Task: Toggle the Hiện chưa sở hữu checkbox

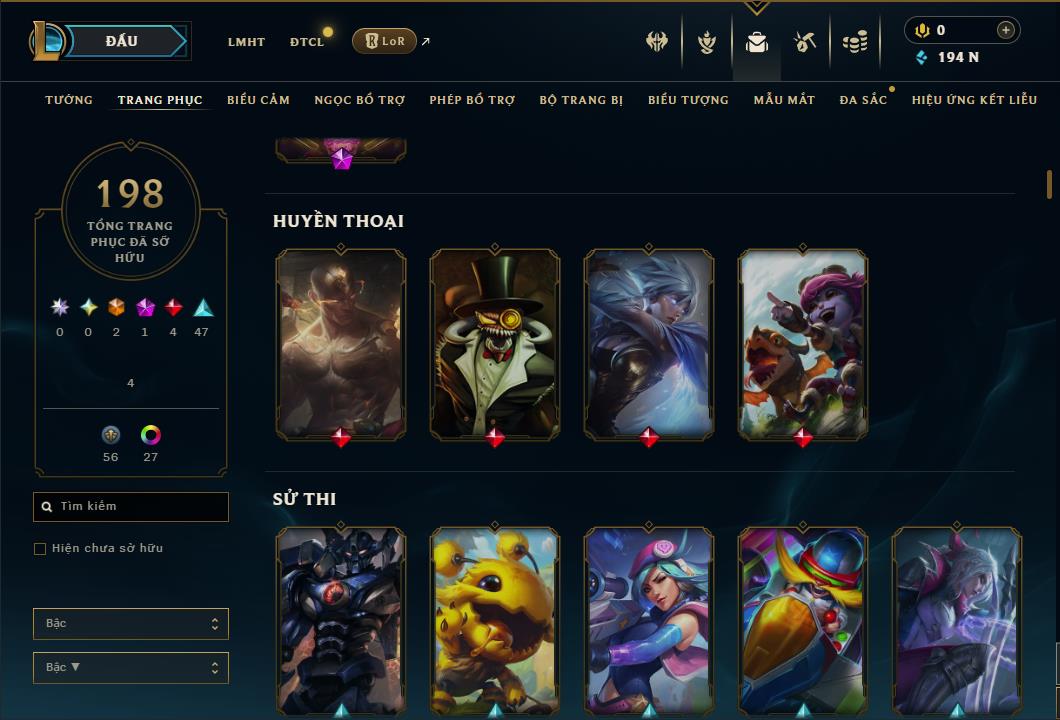Action: point(40,549)
